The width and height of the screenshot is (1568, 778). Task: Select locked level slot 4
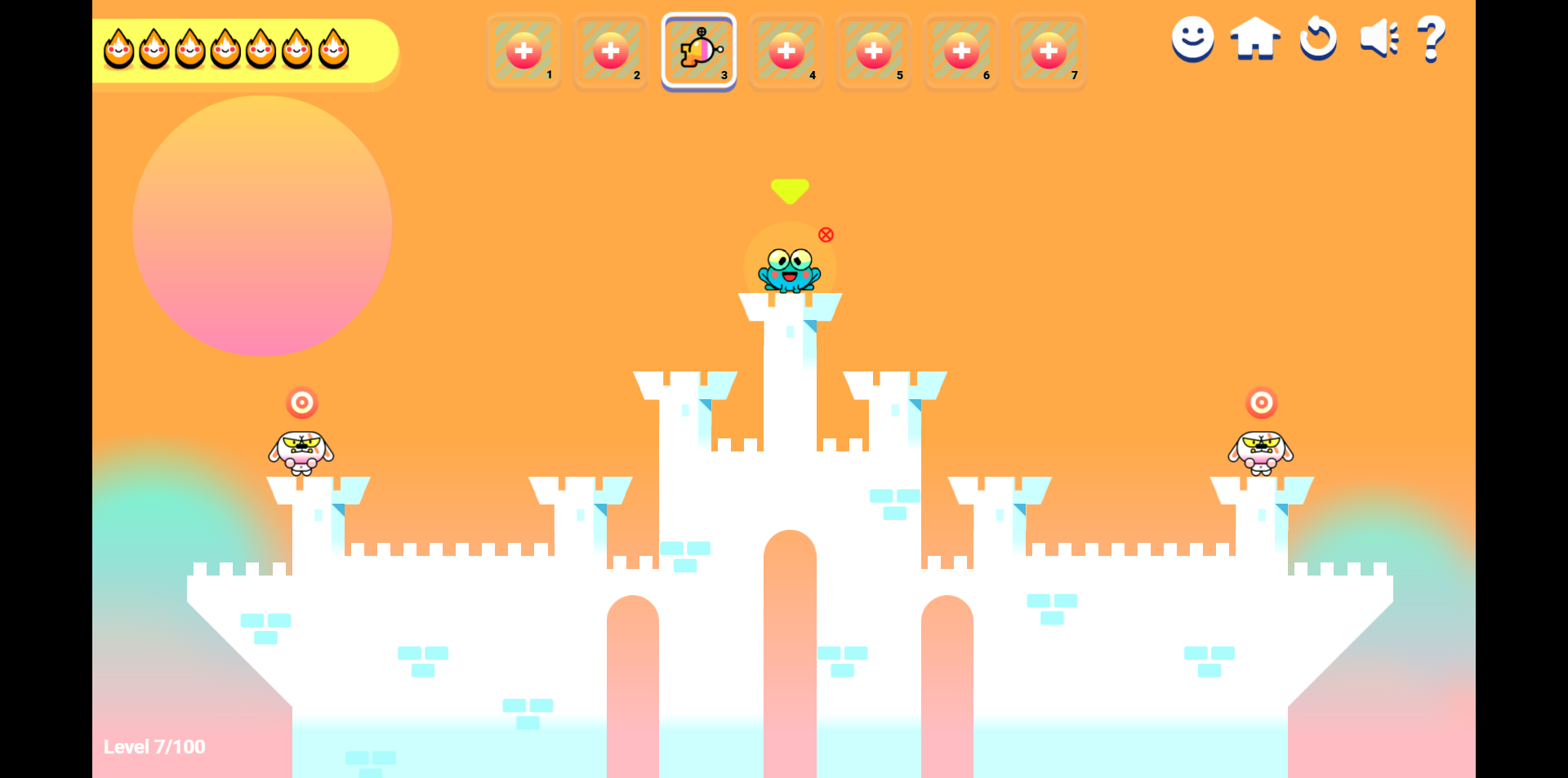tap(786, 51)
